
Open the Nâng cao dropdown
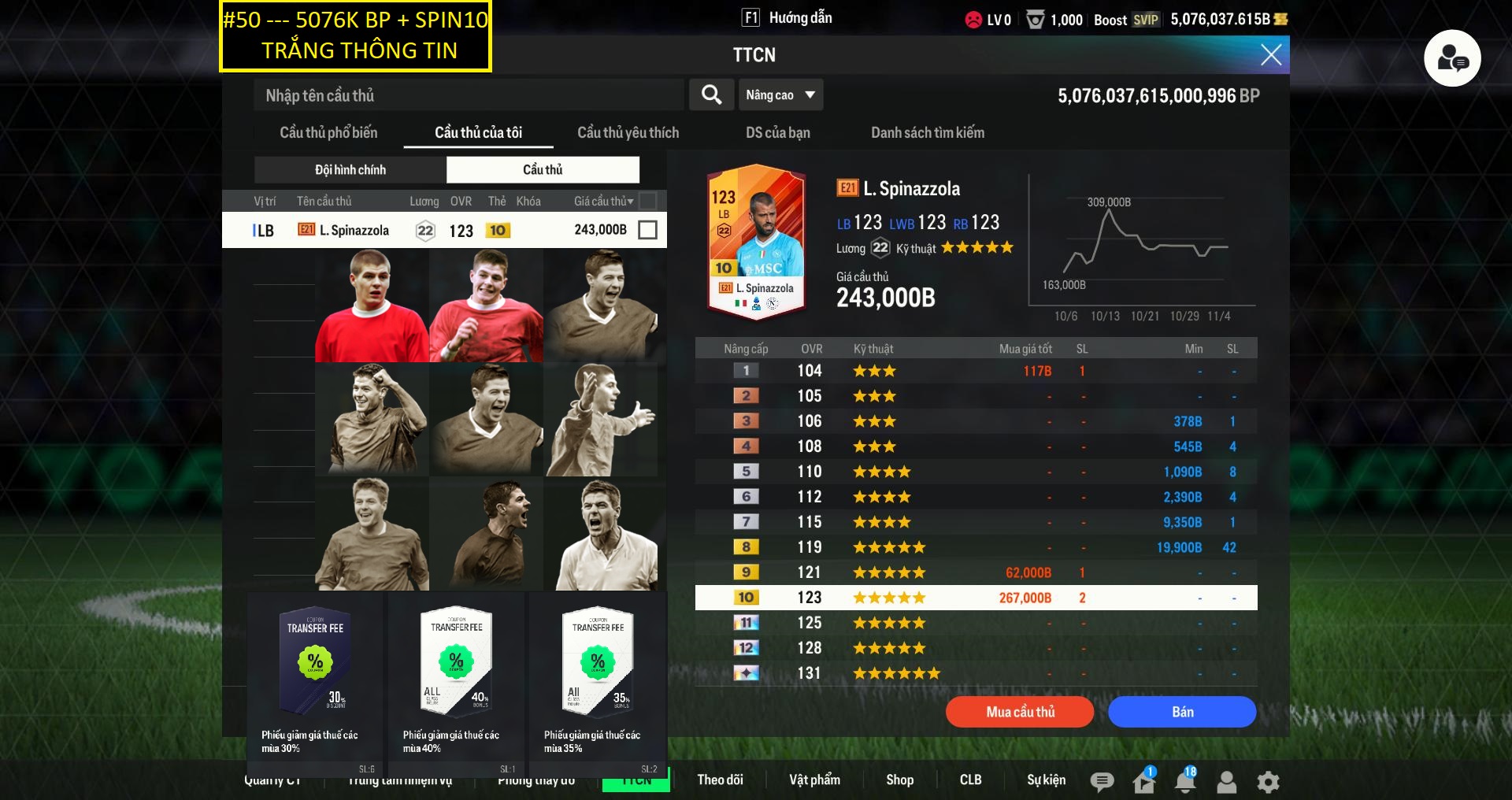tap(780, 95)
